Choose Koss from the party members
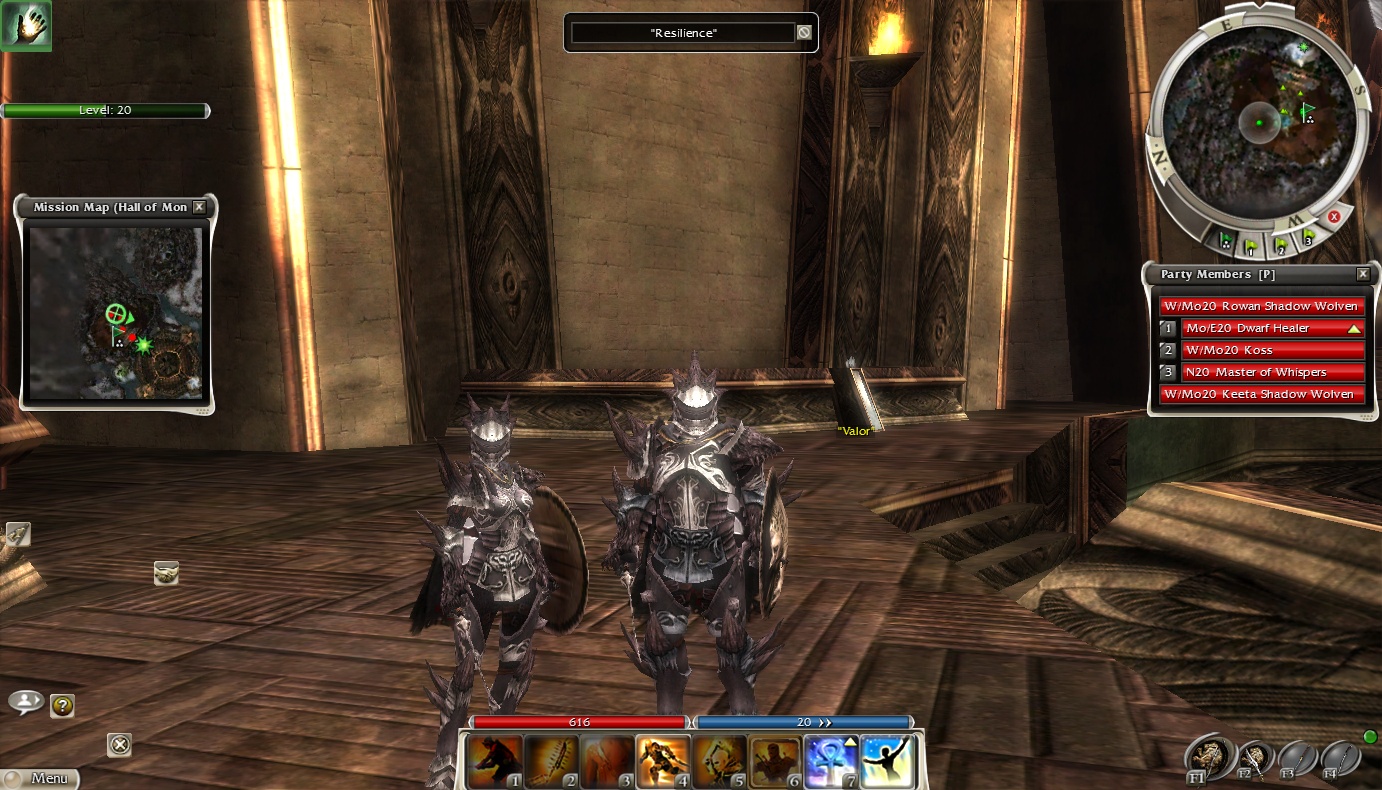1382x790 pixels. coord(1272,350)
